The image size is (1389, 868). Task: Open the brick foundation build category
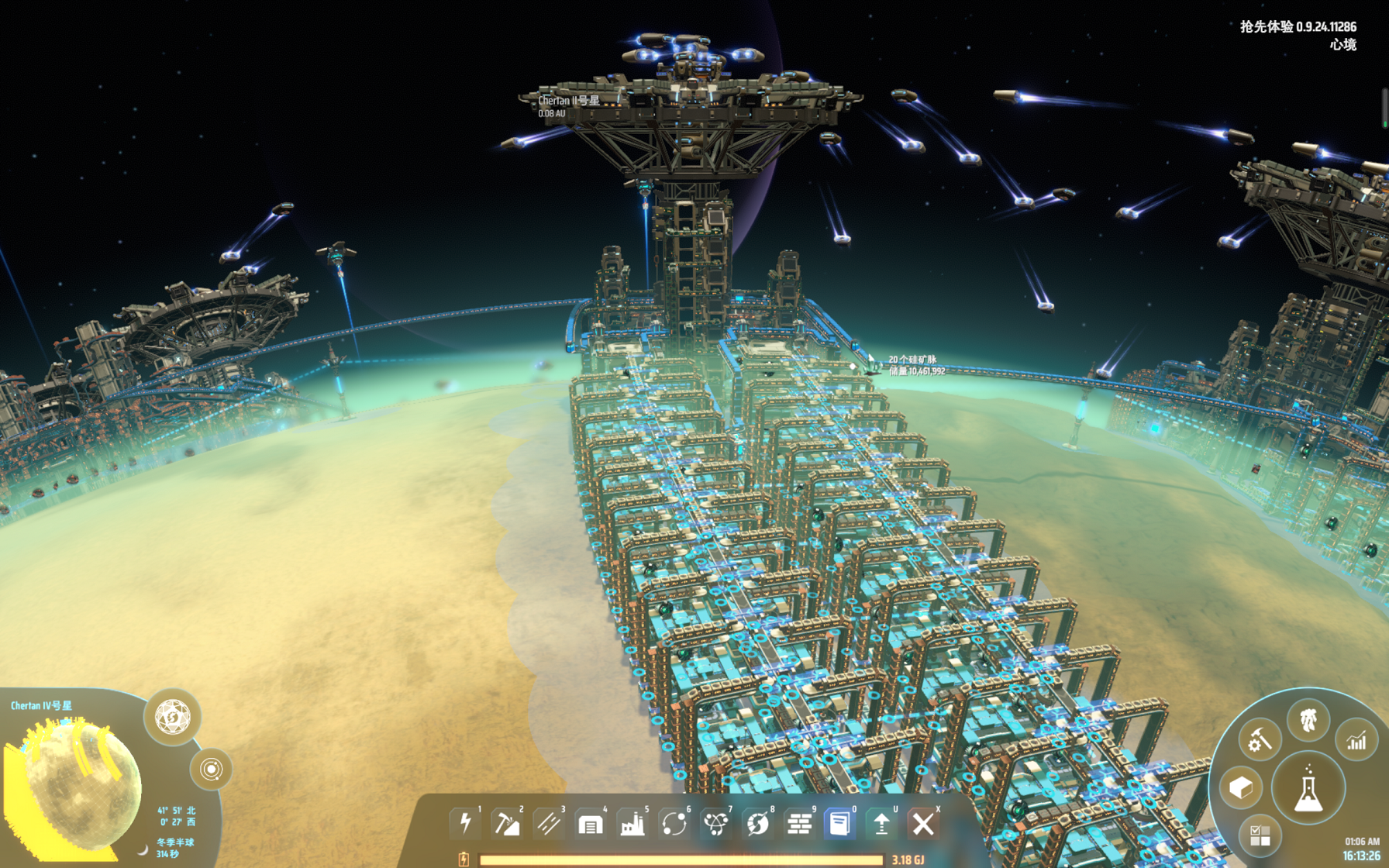coord(799,824)
